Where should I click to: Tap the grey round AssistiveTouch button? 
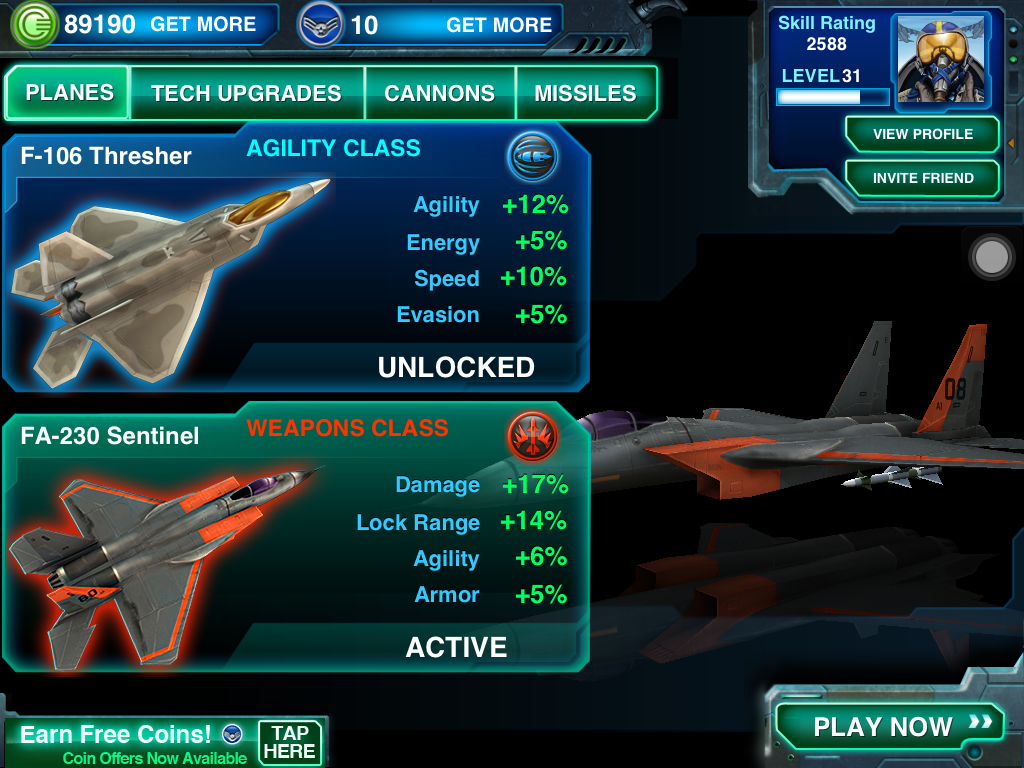click(992, 257)
